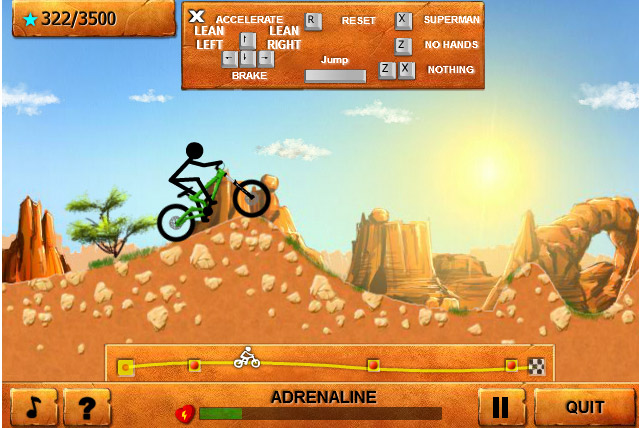This screenshot has height=428, width=639.
Task: Quit the current race
Action: (584, 407)
